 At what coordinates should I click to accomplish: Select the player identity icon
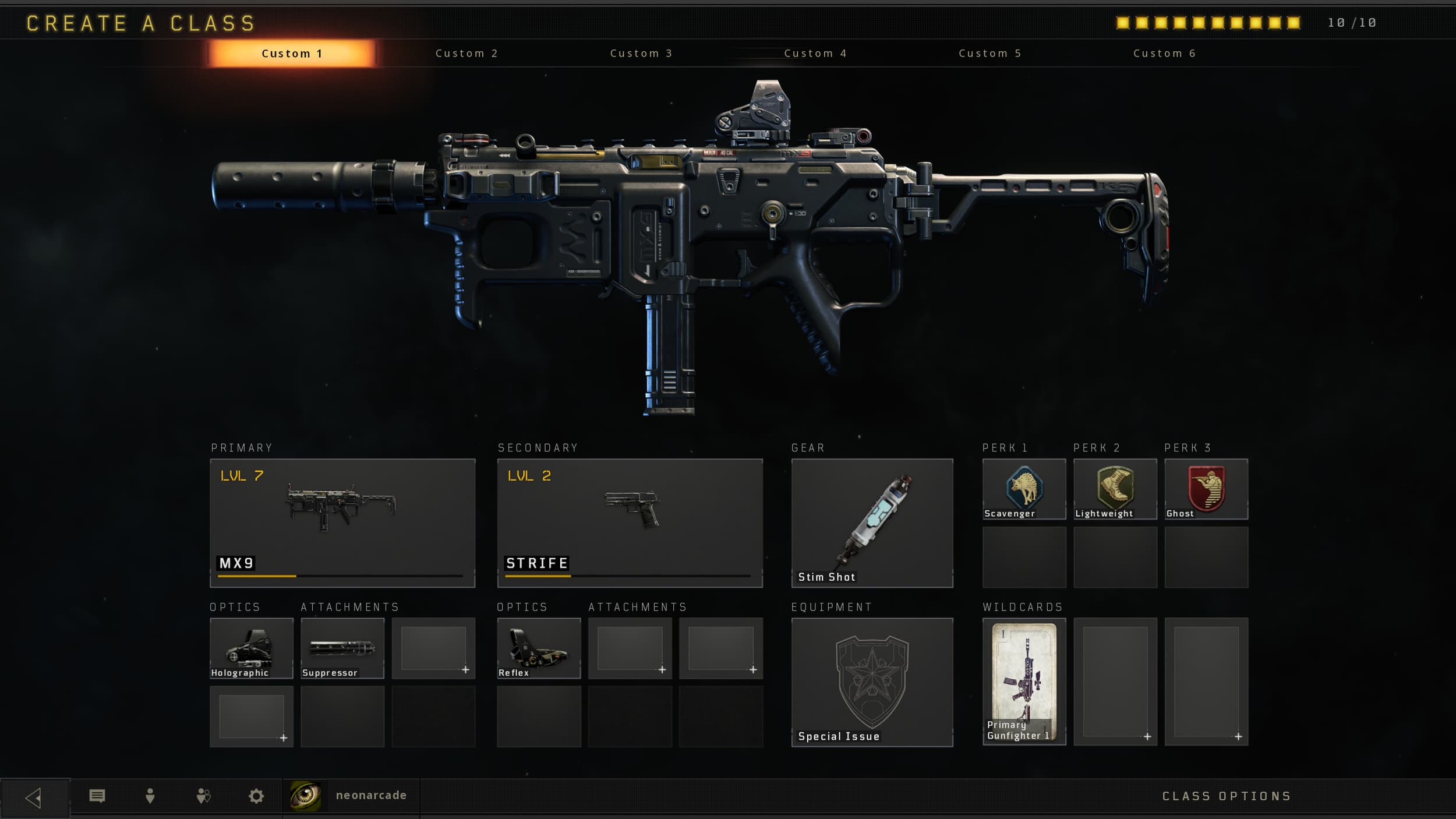[150, 795]
